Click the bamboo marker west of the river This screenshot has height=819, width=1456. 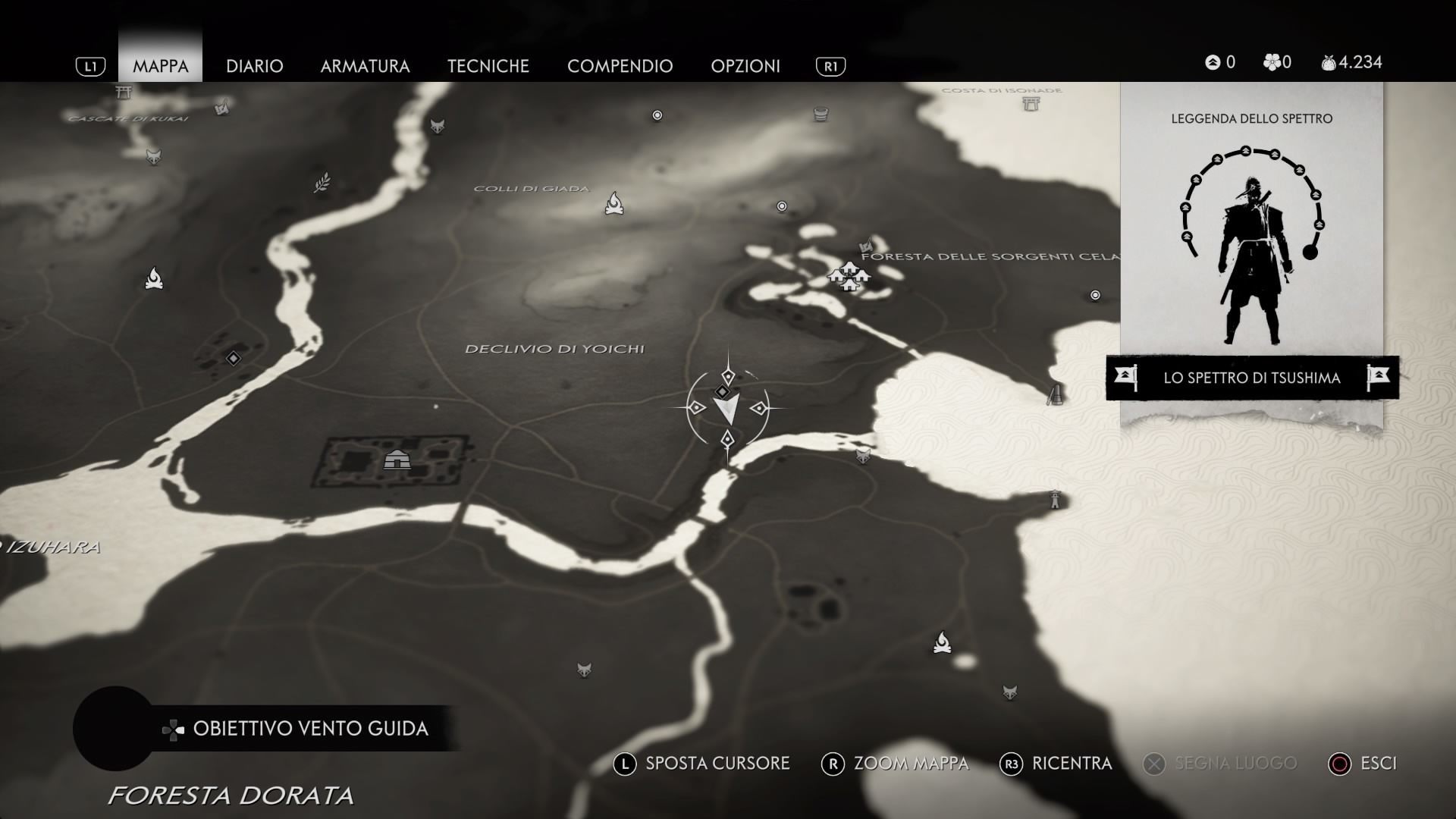322,183
